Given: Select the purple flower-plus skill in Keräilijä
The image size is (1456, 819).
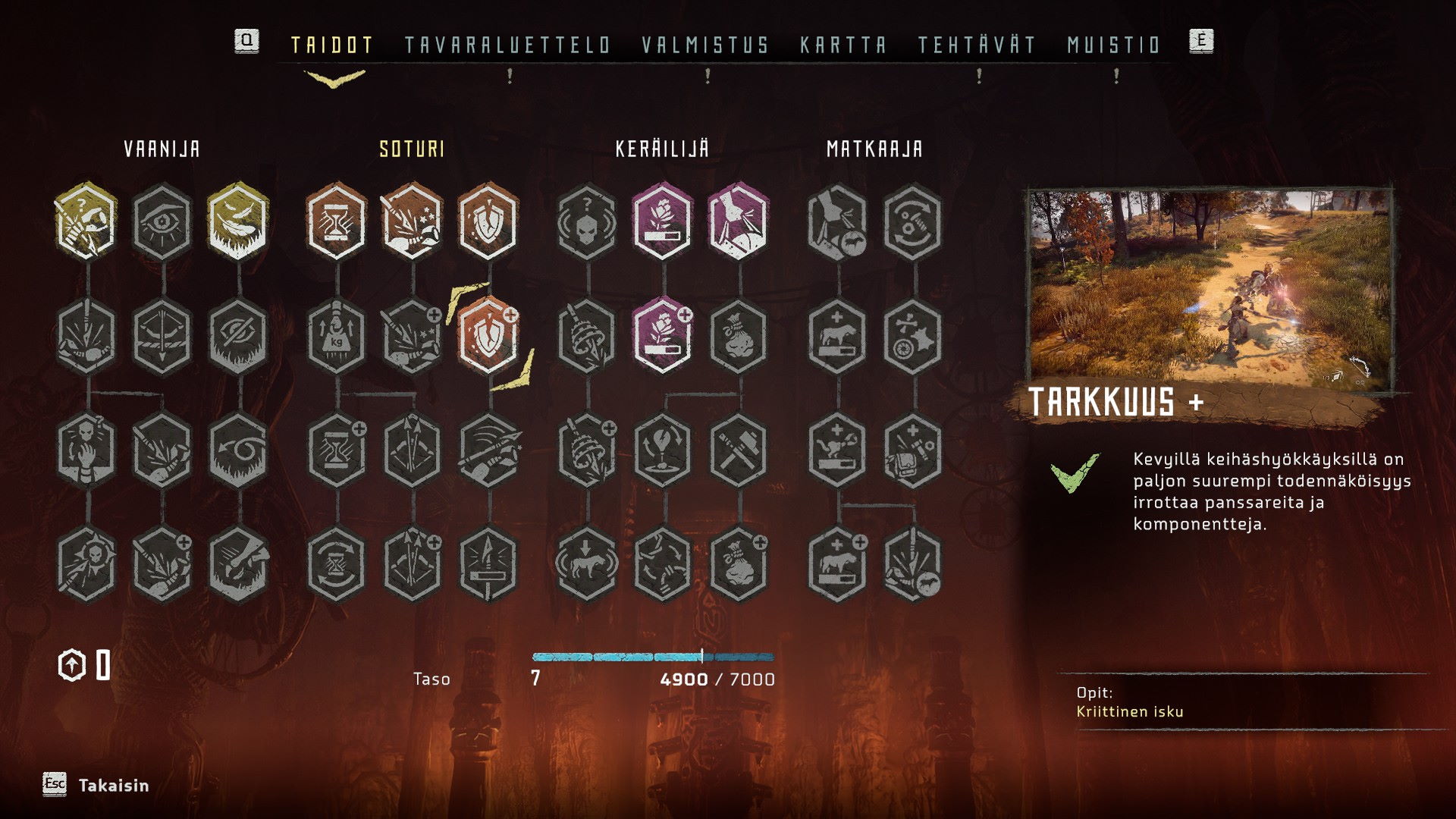Looking at the screenshot, I should coord(662,335).
